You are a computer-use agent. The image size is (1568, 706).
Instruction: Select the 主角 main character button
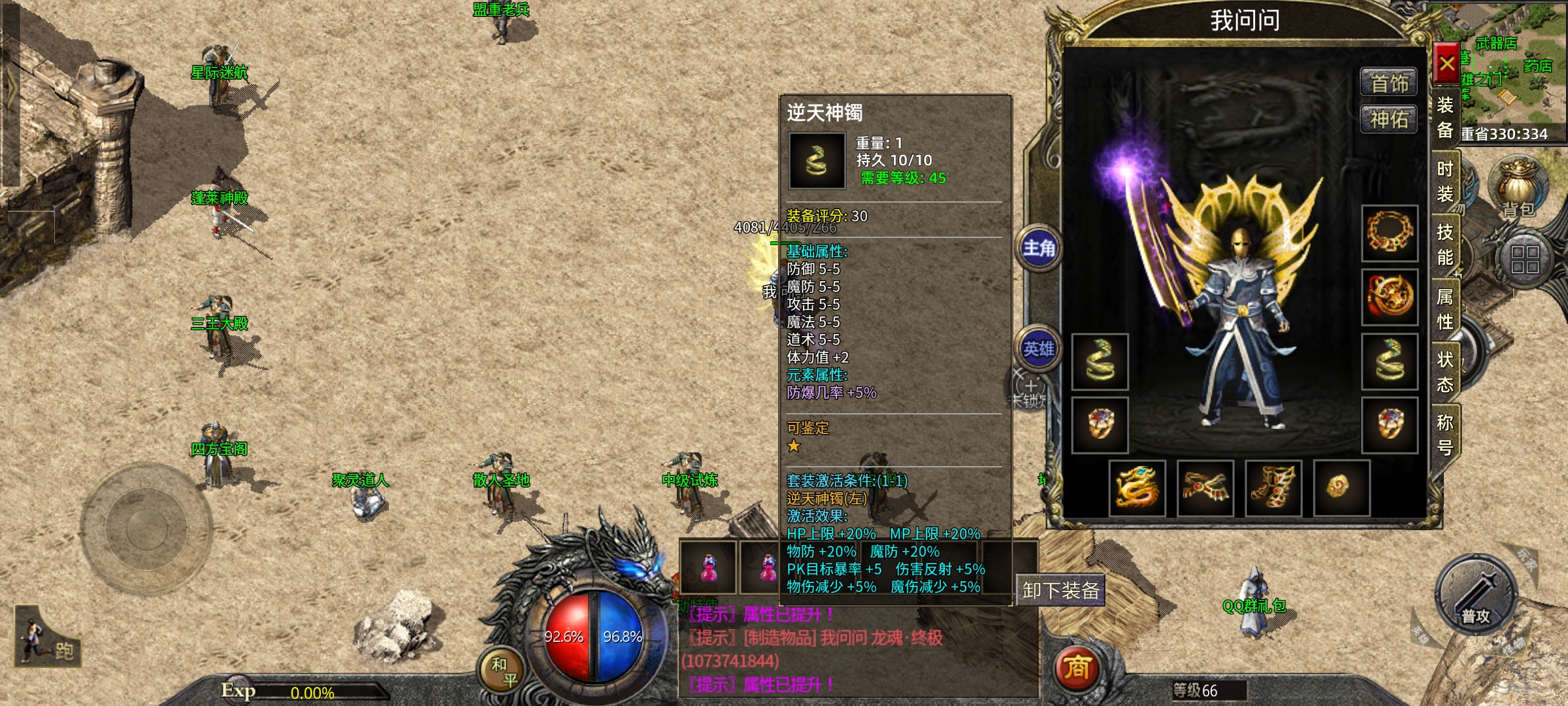coord(1039,248)
